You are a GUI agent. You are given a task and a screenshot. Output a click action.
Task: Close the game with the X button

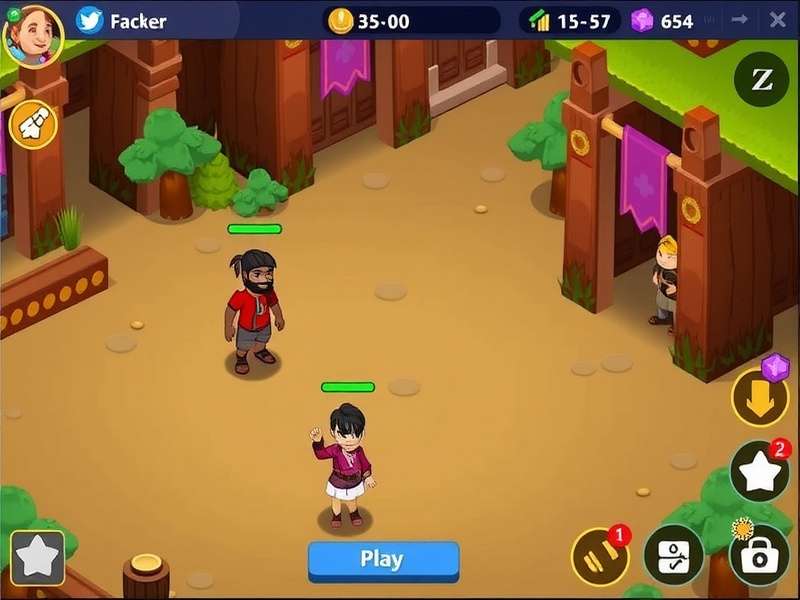777,20
